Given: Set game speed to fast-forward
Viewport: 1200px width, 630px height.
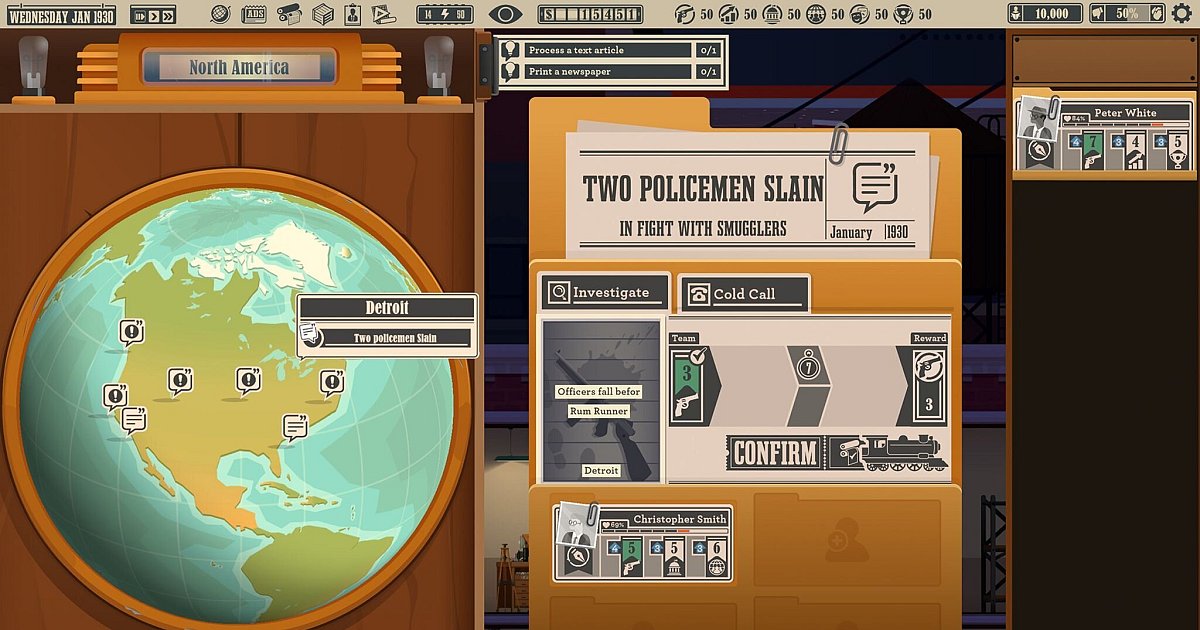Looking at the screenshot, I should click(165, 15).
